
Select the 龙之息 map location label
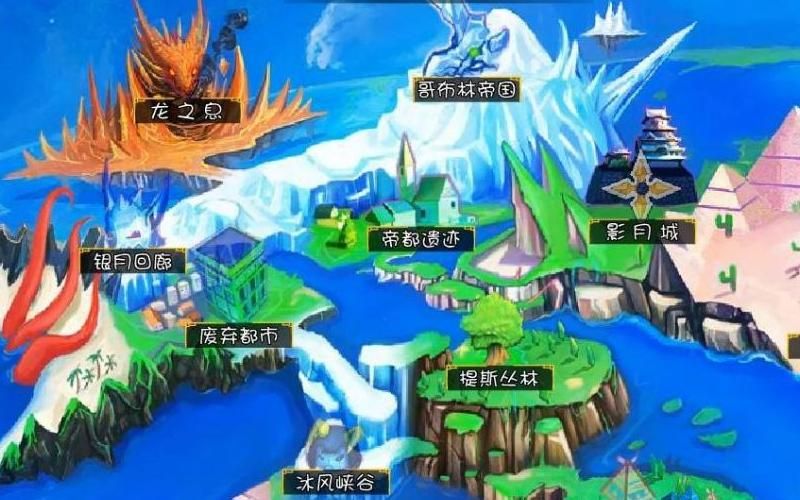coord(188,110)
